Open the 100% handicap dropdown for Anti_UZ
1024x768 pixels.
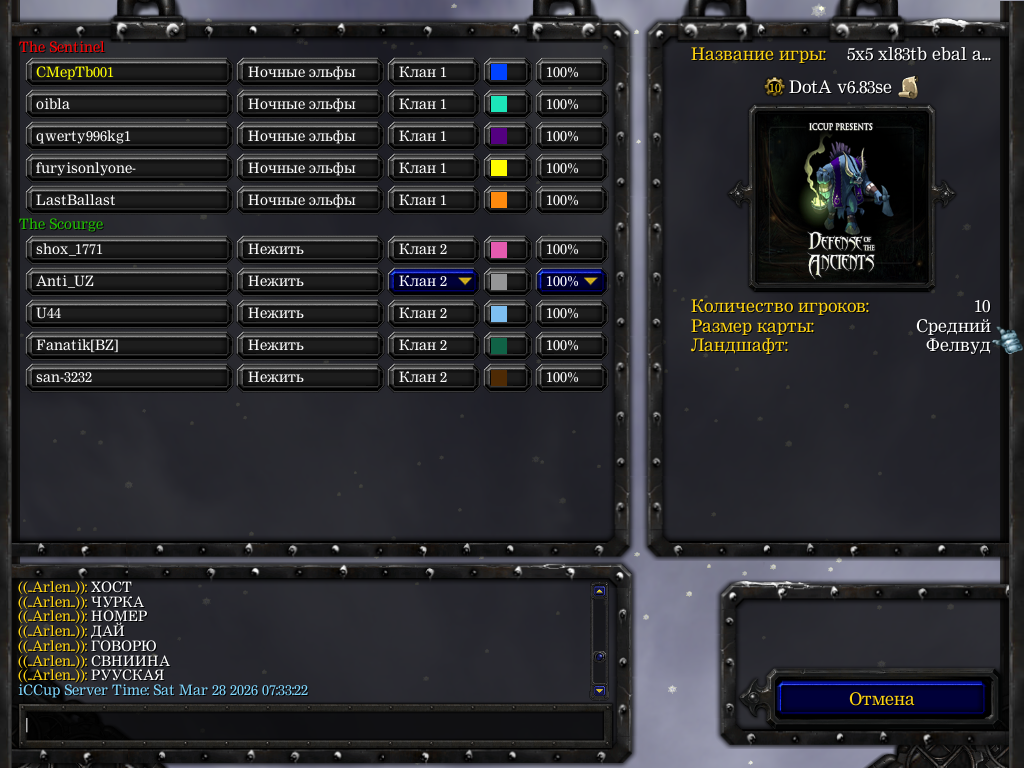click(x=571, y=281)
